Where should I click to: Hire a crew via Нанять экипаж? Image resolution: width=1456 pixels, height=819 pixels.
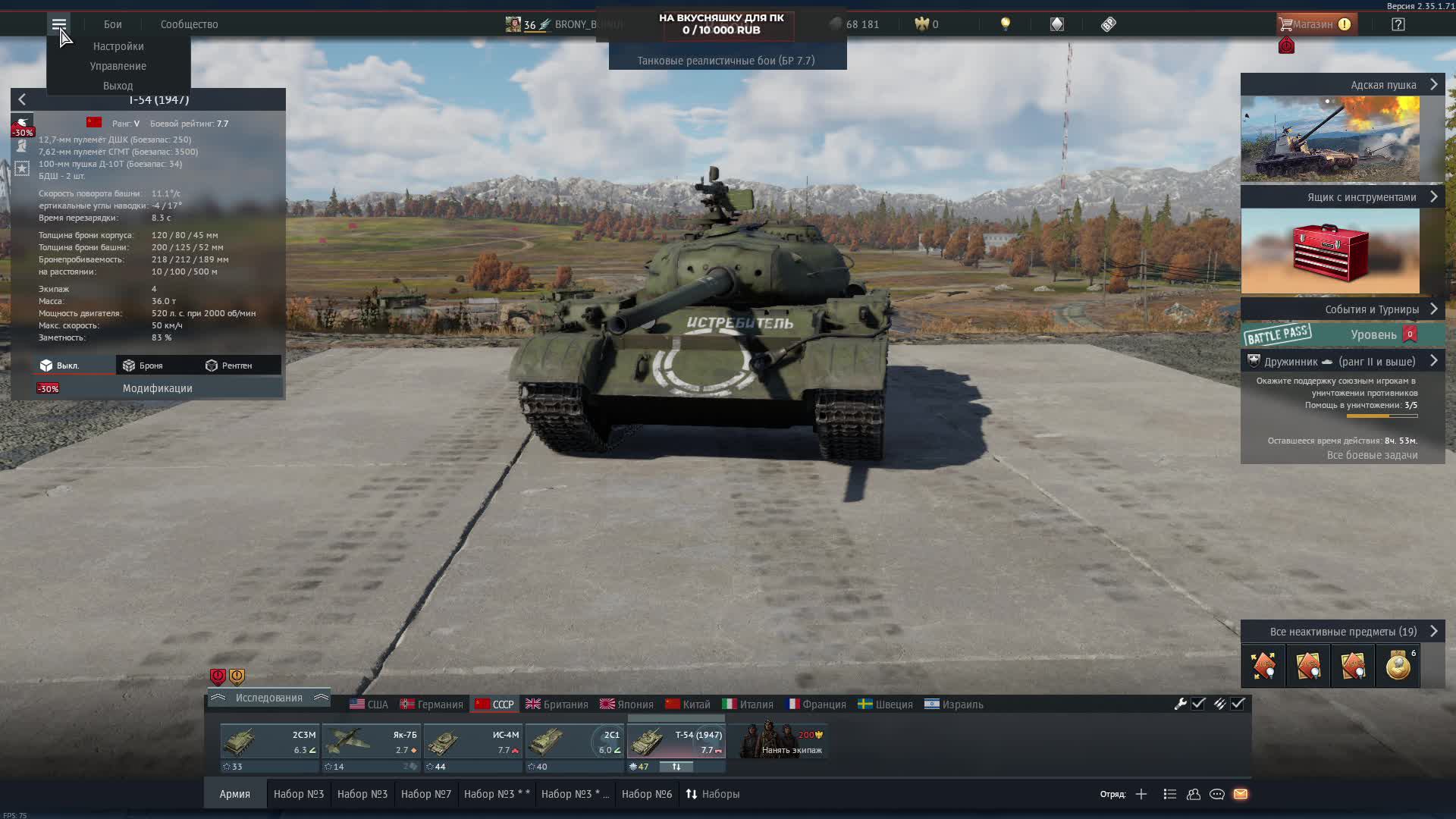click(x=786, y=741)
